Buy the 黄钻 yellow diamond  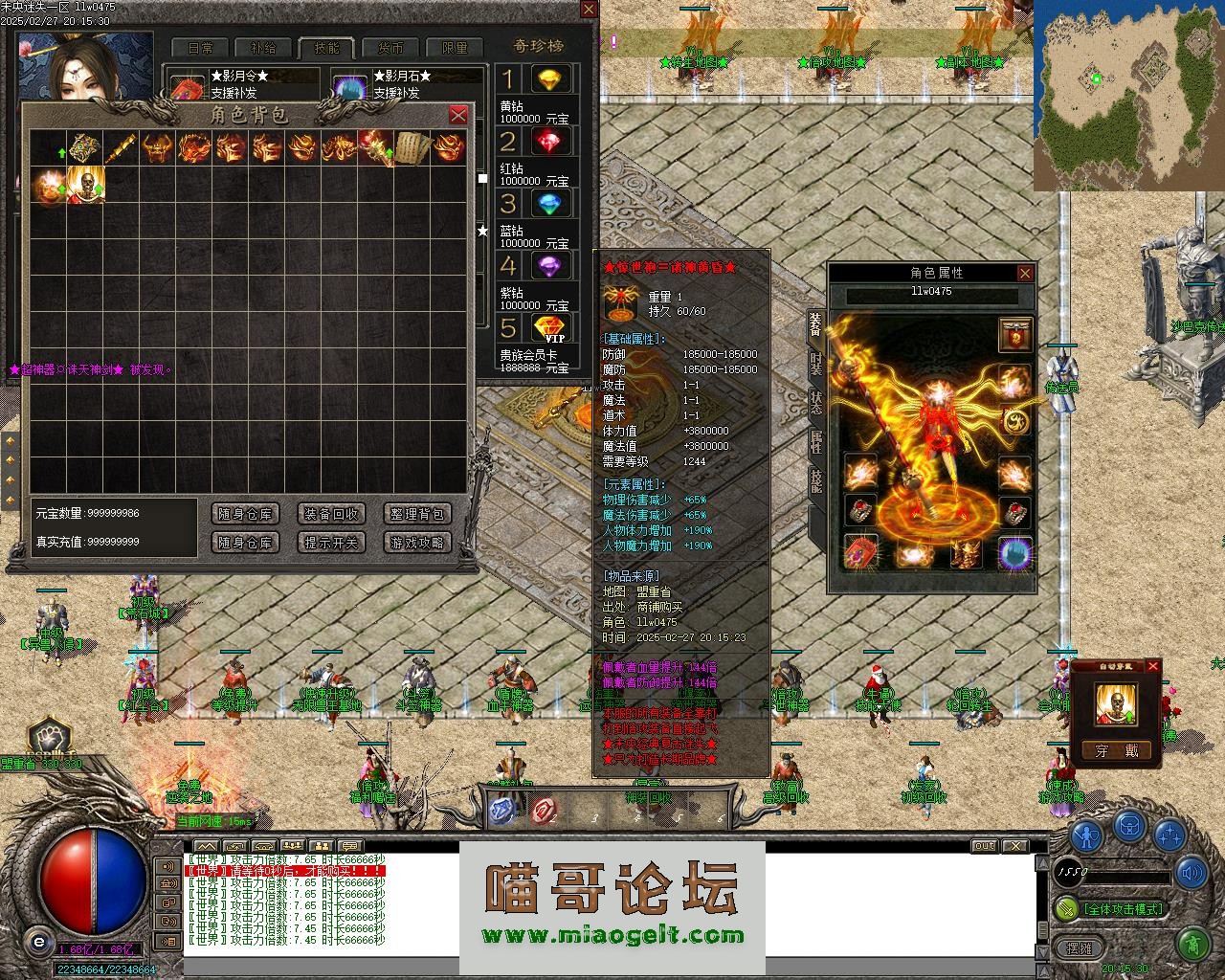pos(548,79)
